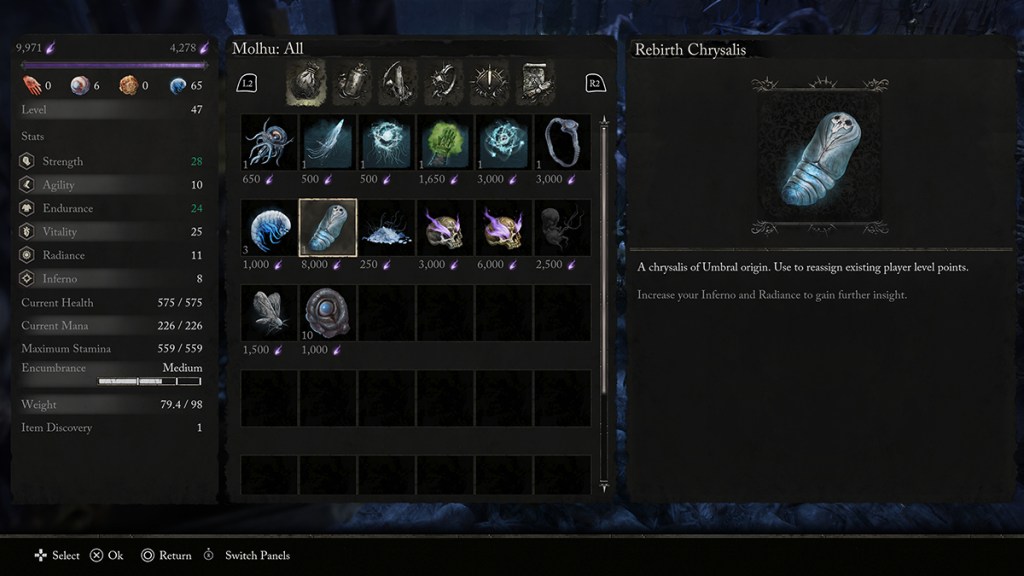Open the spiked eye category tab
Screen dimensions: 1024x576
tap(490, 83)
